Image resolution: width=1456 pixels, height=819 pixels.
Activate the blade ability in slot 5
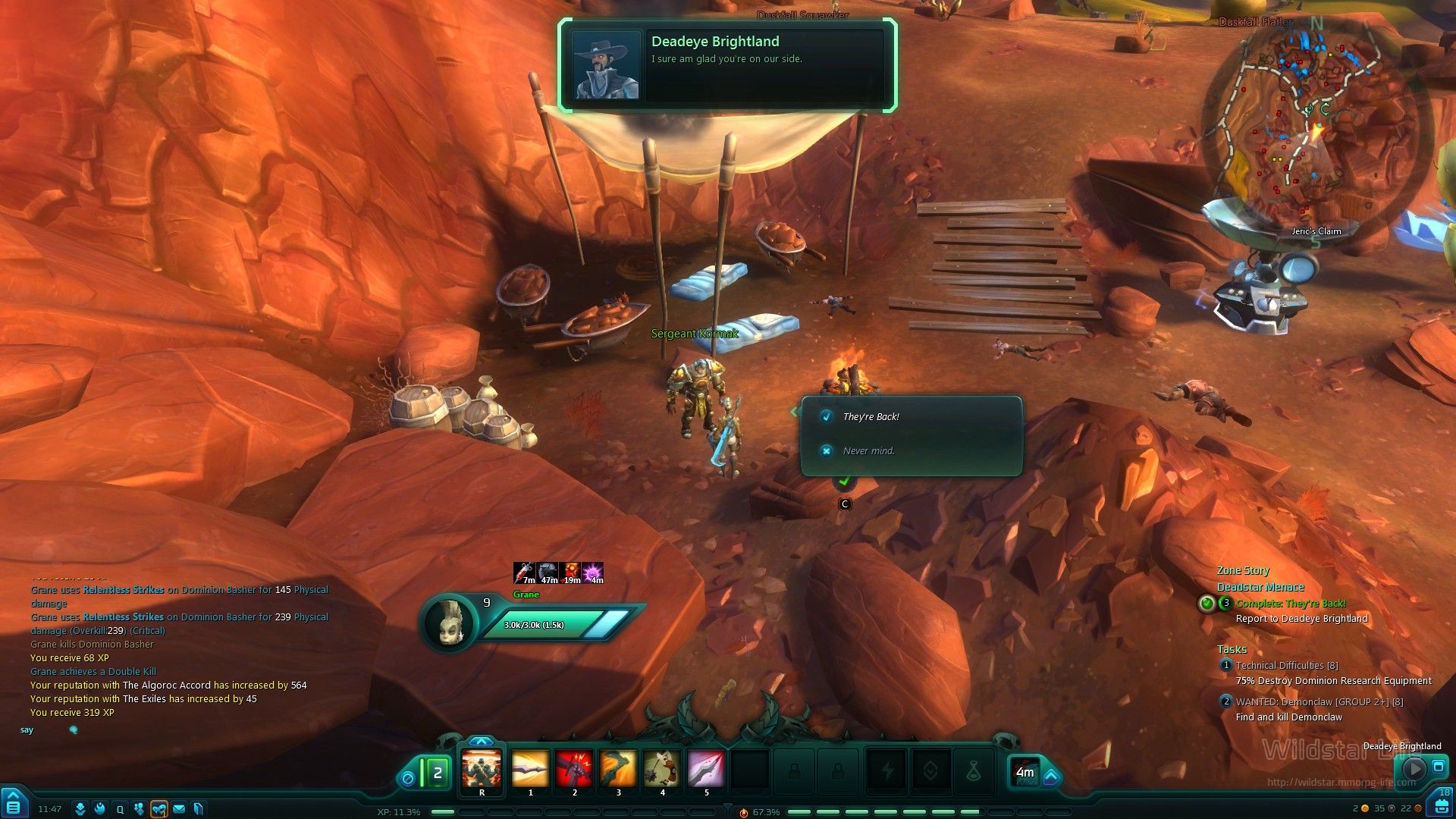coord(706,769)
